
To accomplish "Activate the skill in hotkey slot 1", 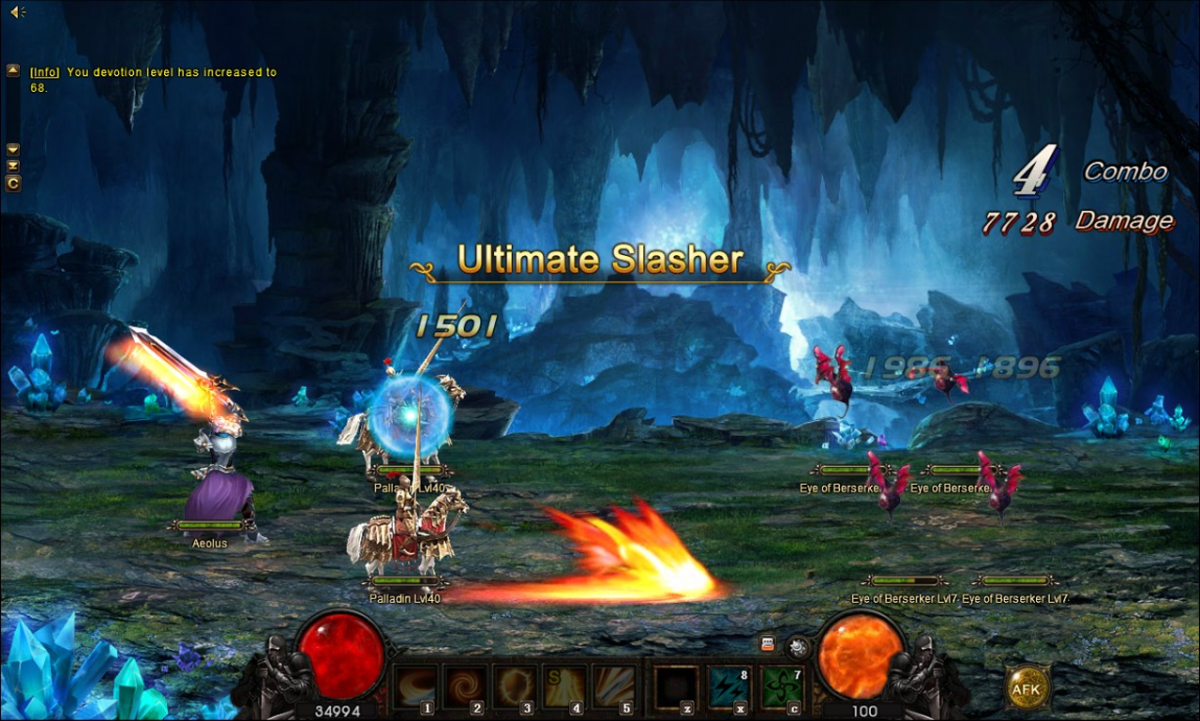I will pos(414,686).
